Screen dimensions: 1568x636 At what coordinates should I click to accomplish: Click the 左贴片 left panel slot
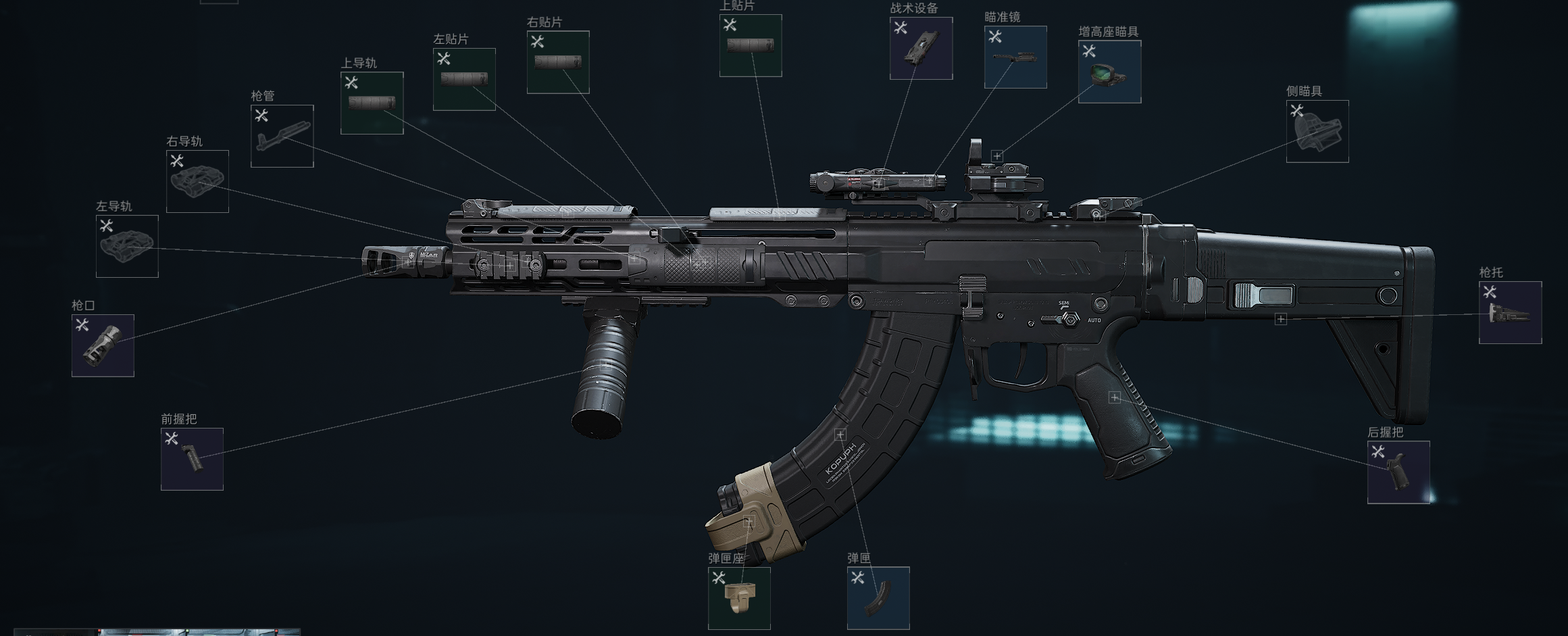(x=464, y=79)
